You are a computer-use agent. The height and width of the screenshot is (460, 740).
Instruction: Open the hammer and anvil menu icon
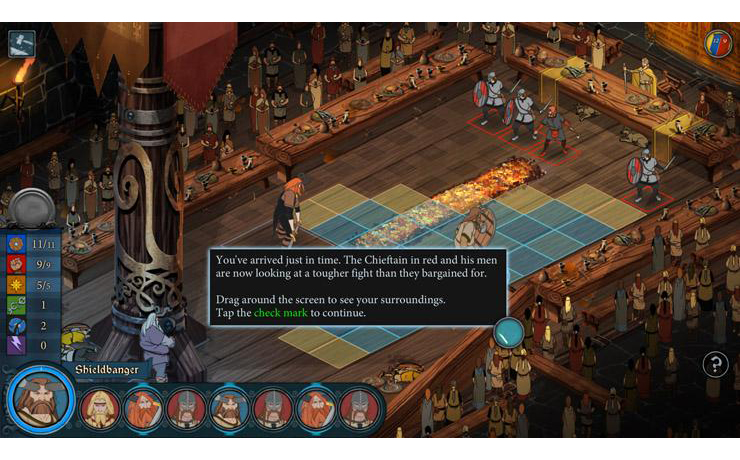coord(22,44)
